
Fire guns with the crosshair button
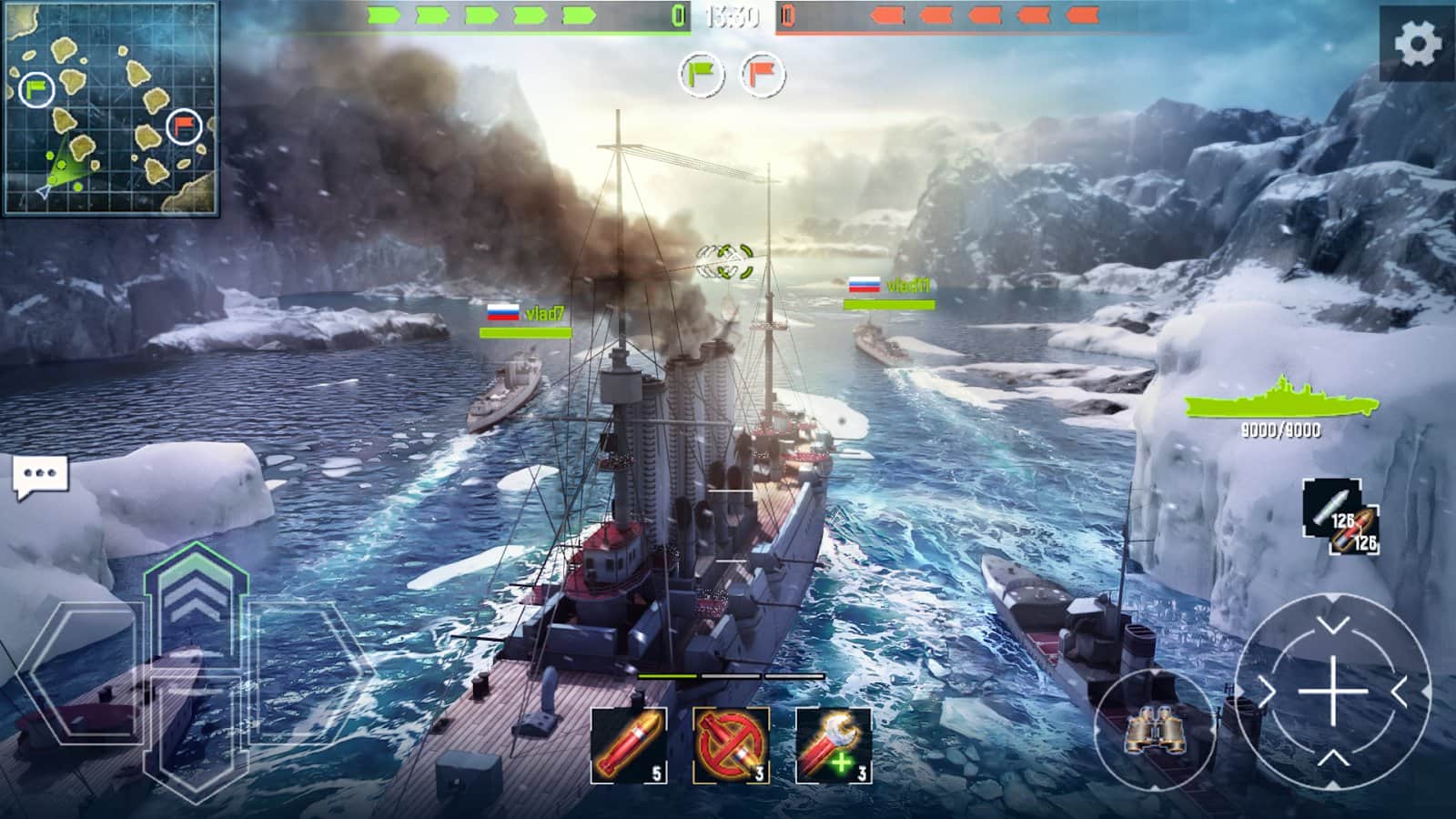(x=1332, y=692)
